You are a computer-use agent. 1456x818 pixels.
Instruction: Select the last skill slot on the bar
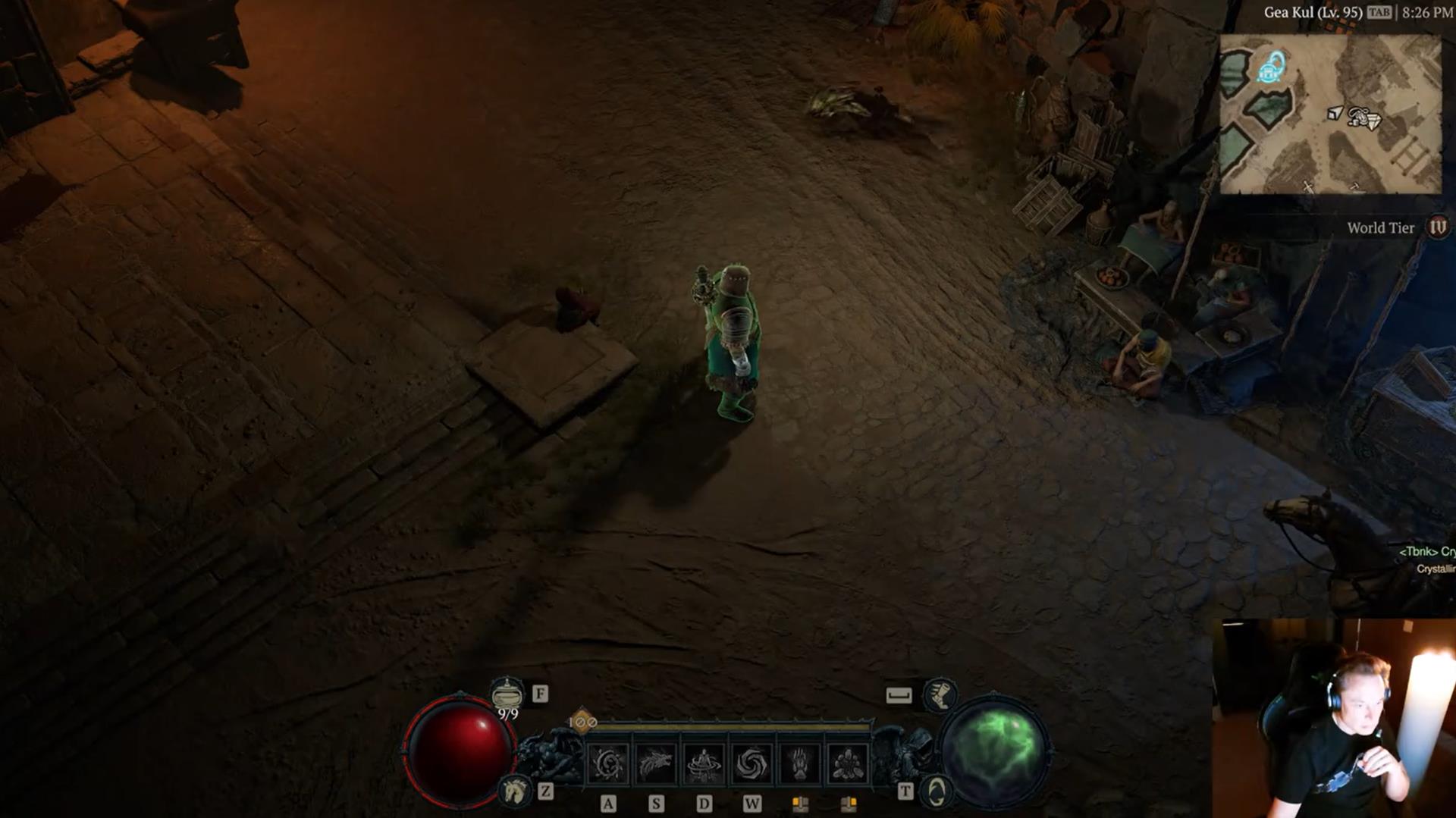click(x=847, y=763)
